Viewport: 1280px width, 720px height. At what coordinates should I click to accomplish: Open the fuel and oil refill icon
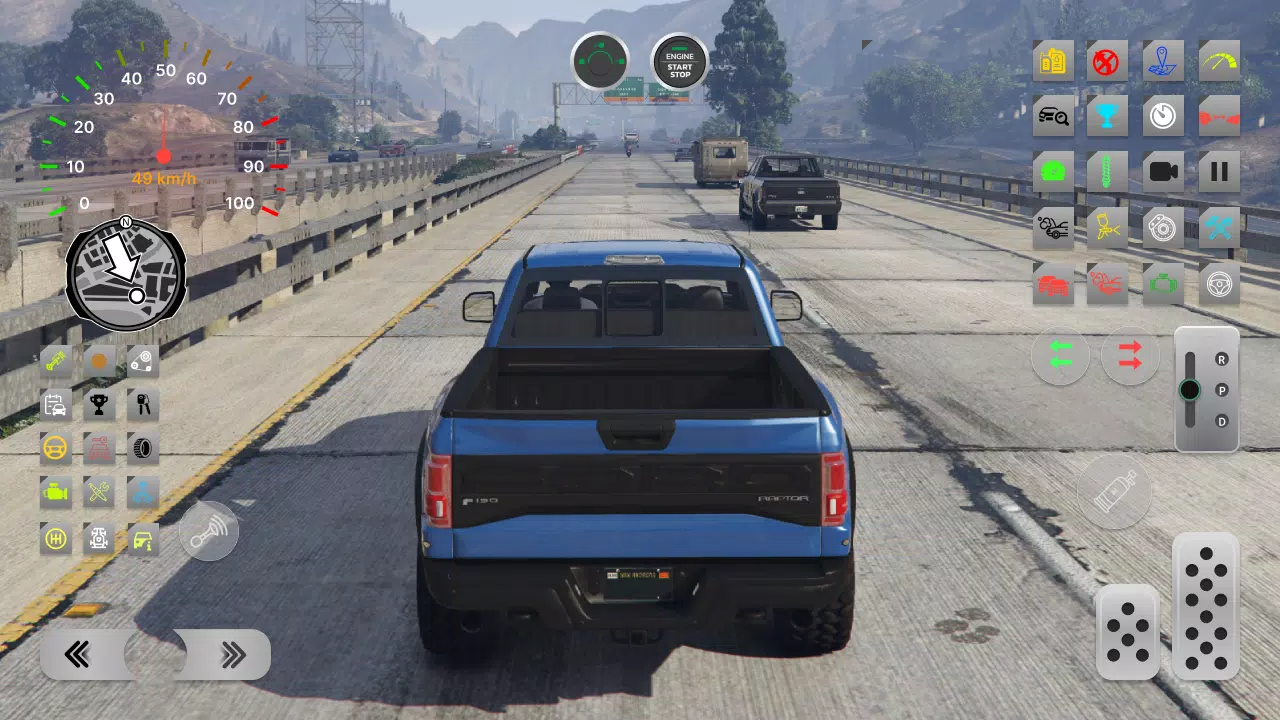coord(1053,61)
